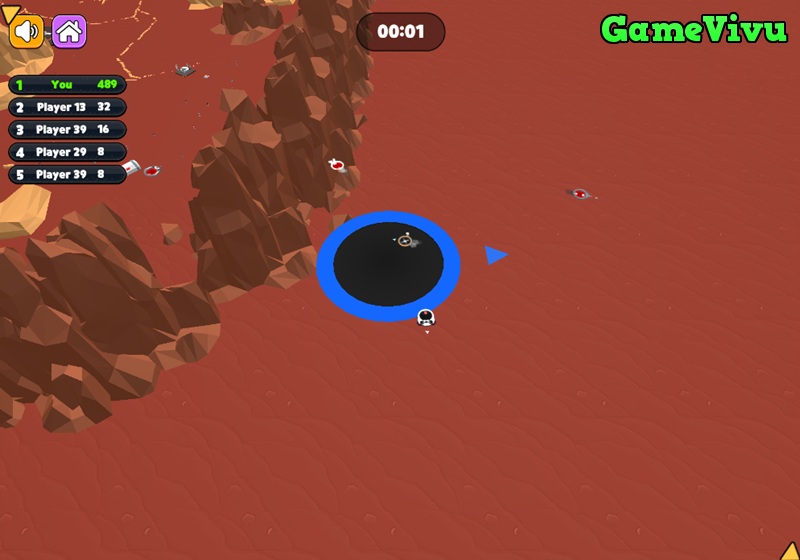
Task: Go to the home screen
Action: coord(69,32)
